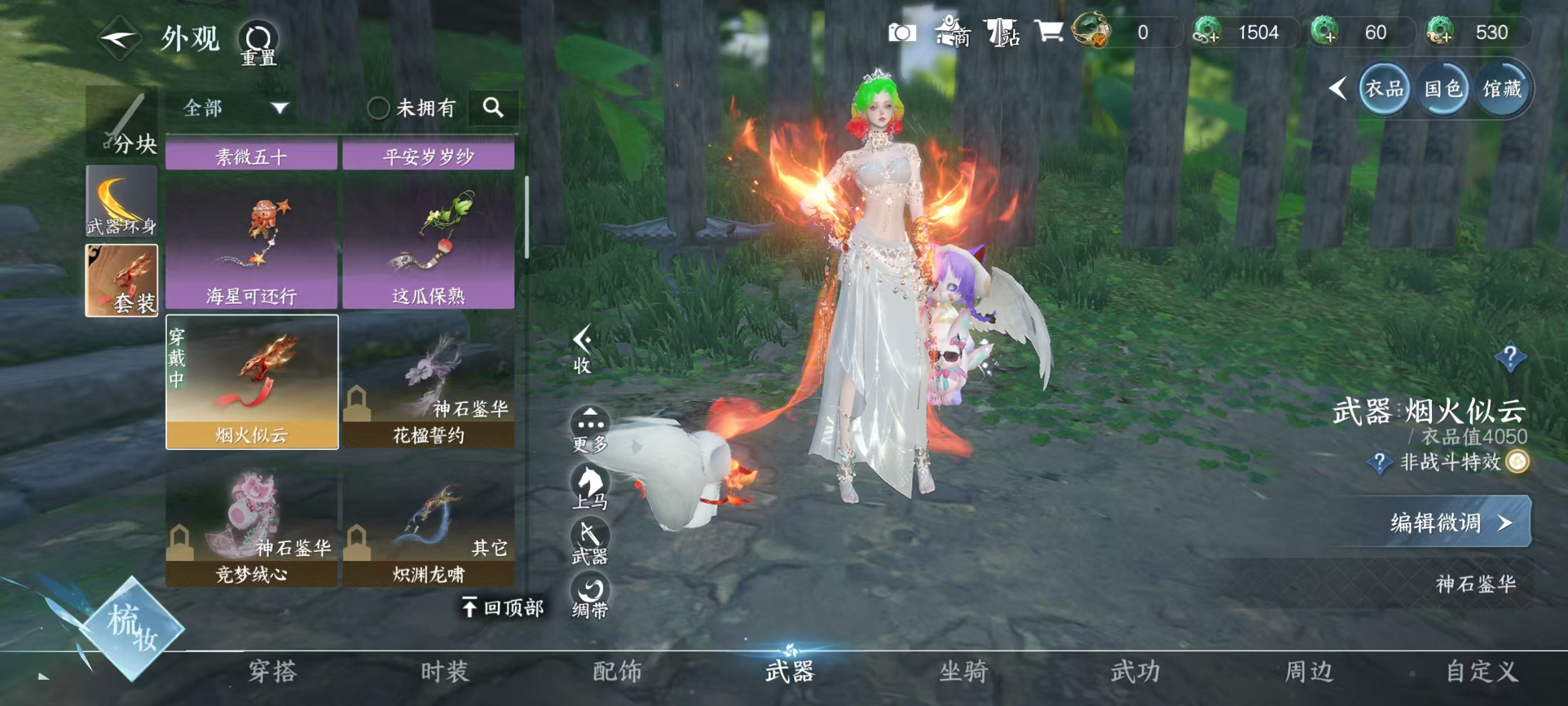Click the search magnifier icon
1568x706 pixels.
point(494,109)
